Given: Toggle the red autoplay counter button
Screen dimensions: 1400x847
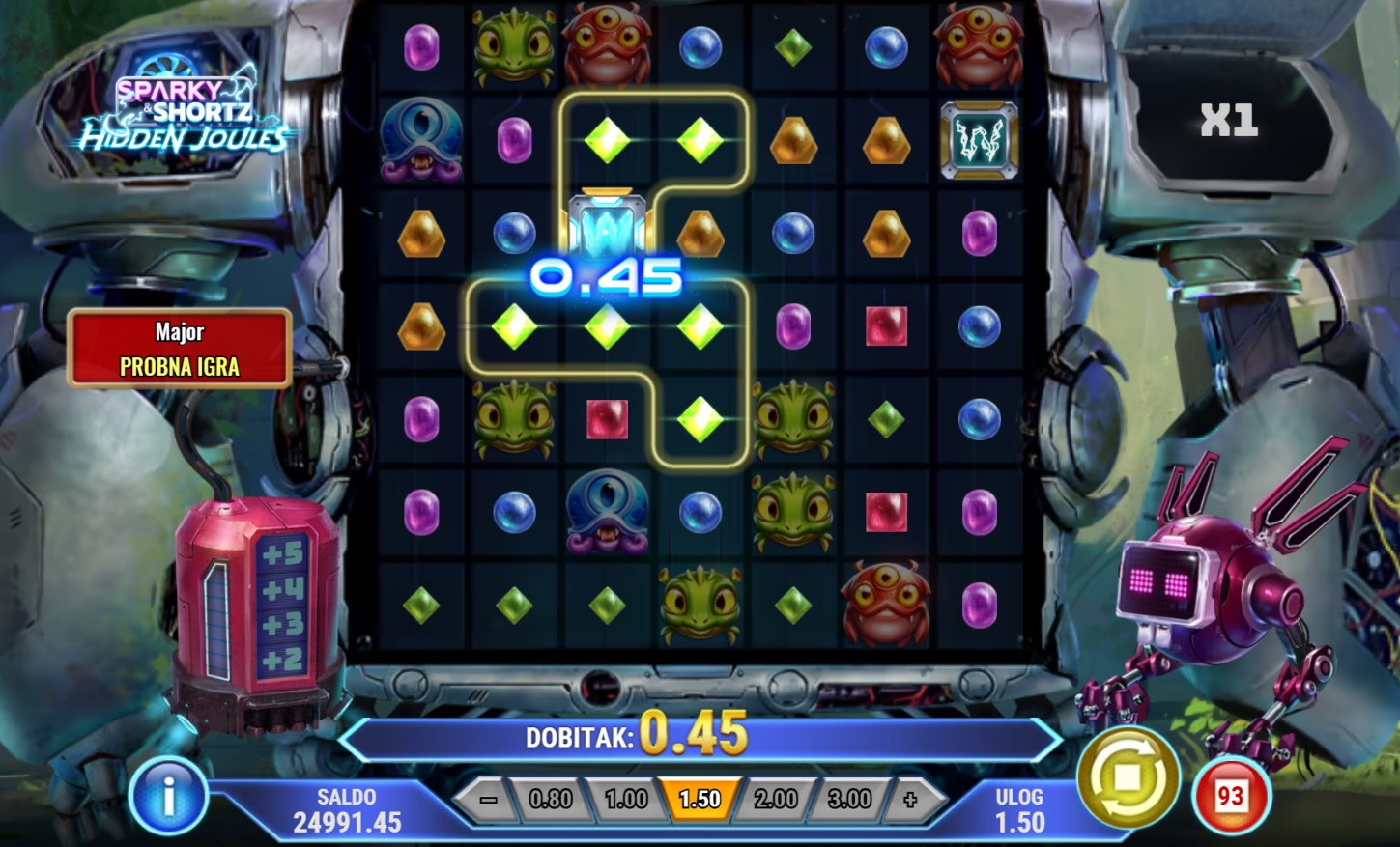Looking at the screenshot, I should [x=1230, y=797].
